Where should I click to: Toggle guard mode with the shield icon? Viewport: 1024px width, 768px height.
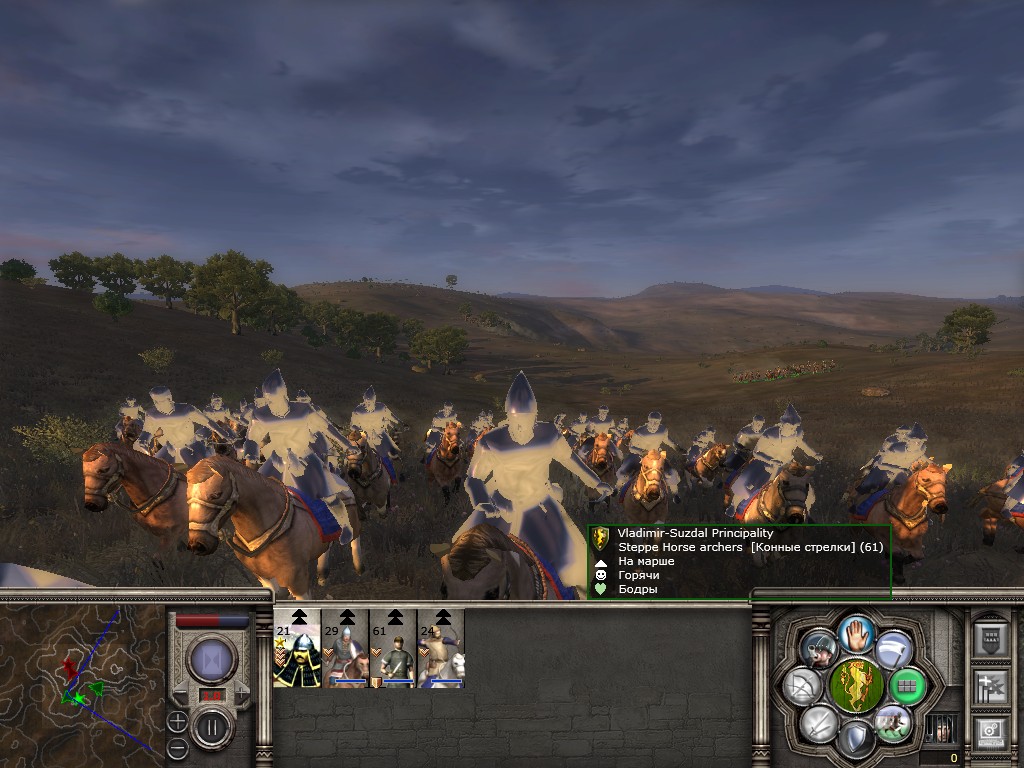click(x=855, y=739)
